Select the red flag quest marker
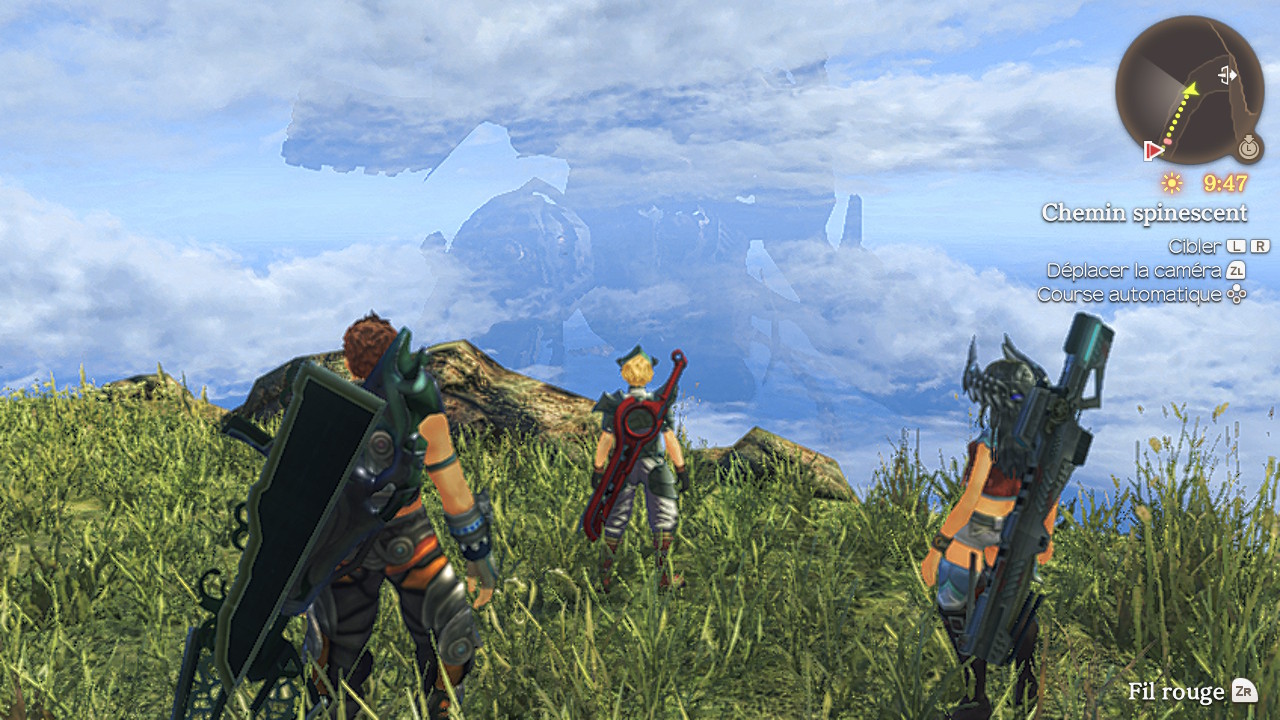Viewport: 1280px width, 720px height. tap(1153, 151)
